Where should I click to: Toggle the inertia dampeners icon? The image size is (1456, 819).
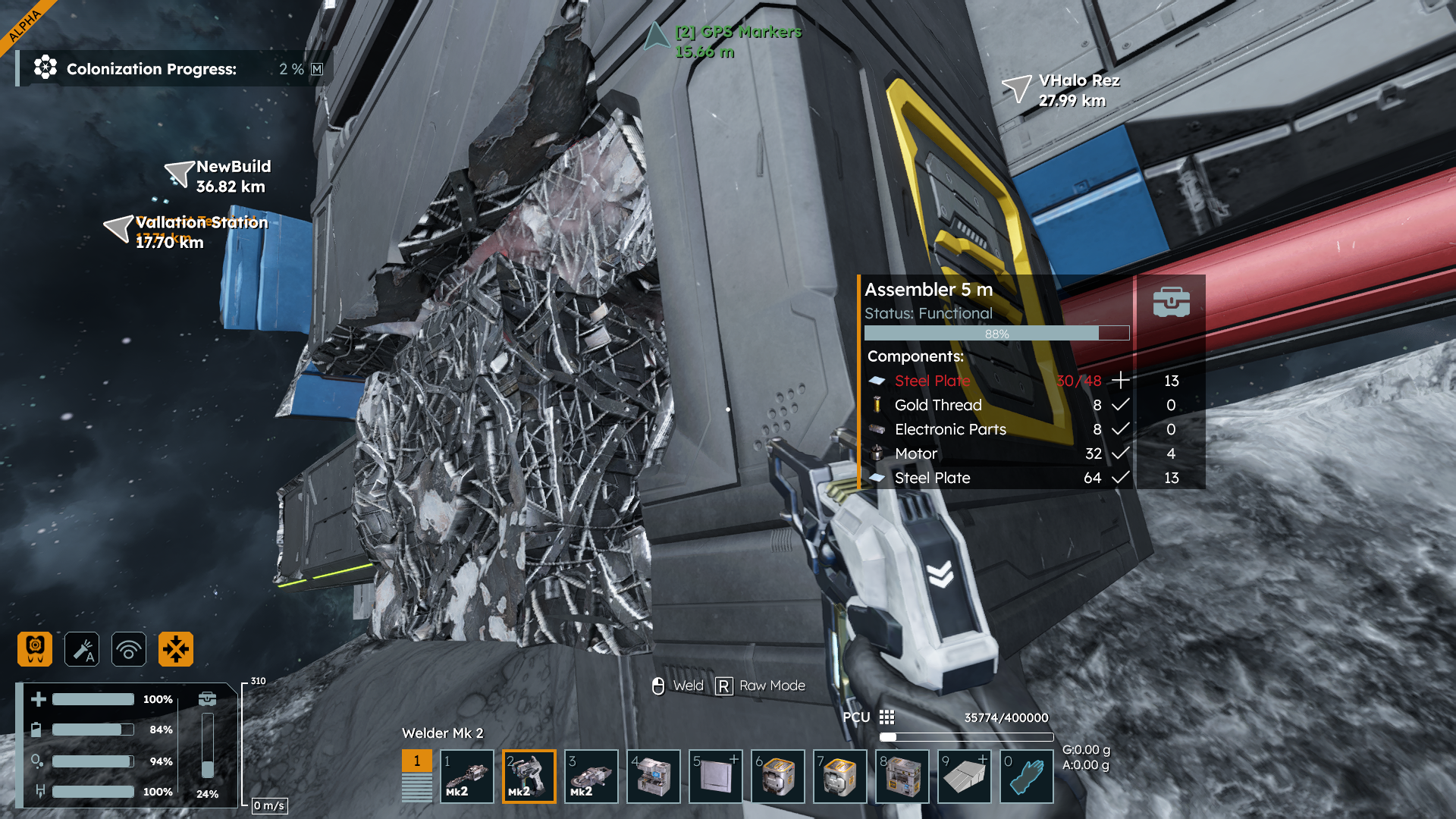[x=176, y=649]
